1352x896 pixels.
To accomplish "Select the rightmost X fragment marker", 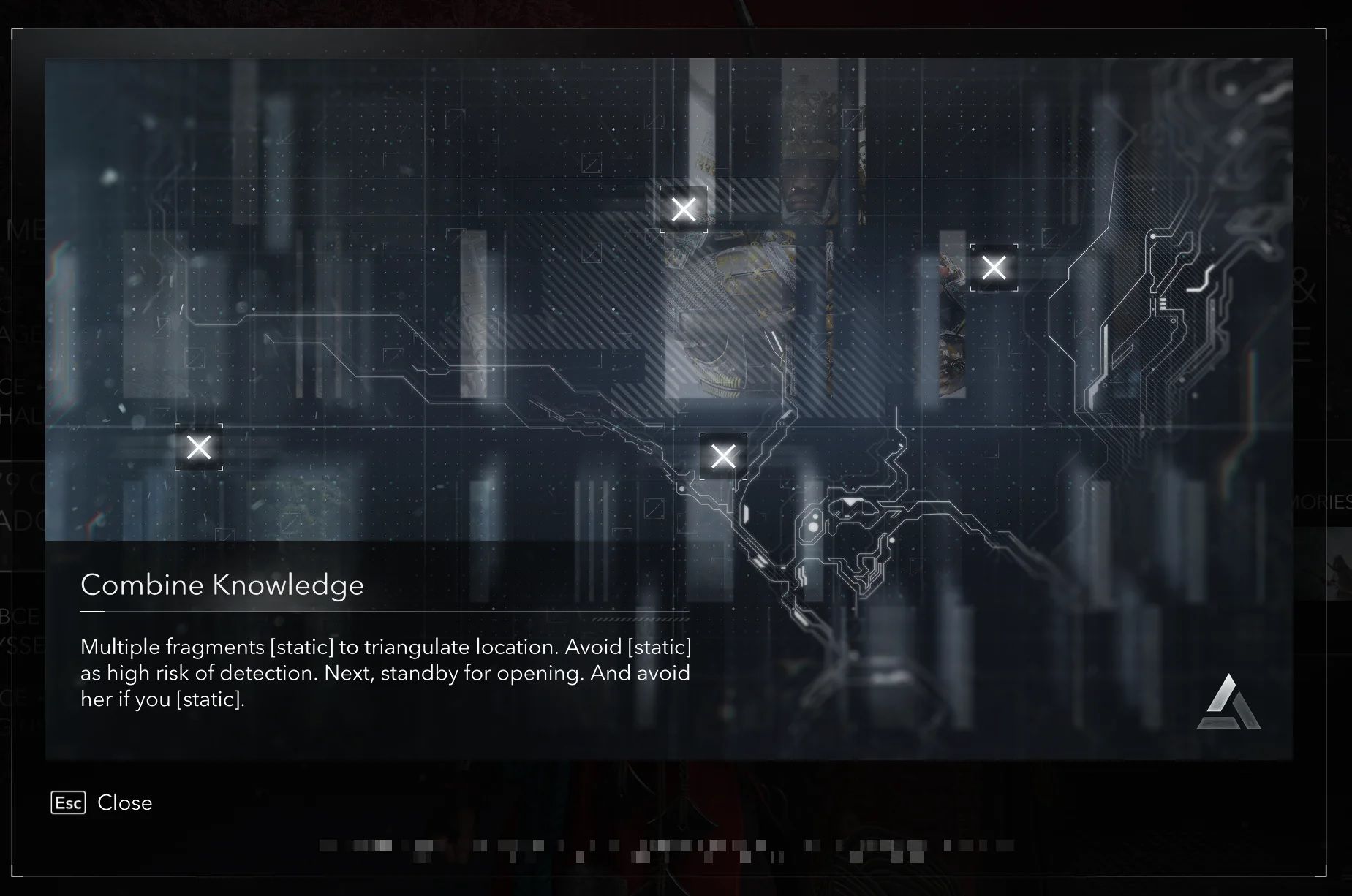I will (x=994, y=267).
